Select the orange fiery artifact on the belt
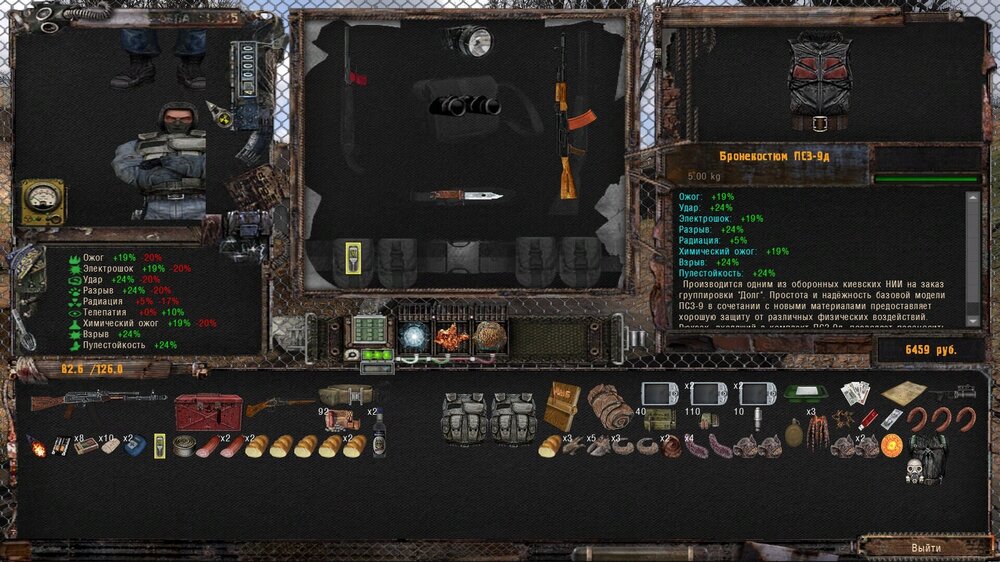This screenshot has height=562, width=1000. click(x=452, y=337)
